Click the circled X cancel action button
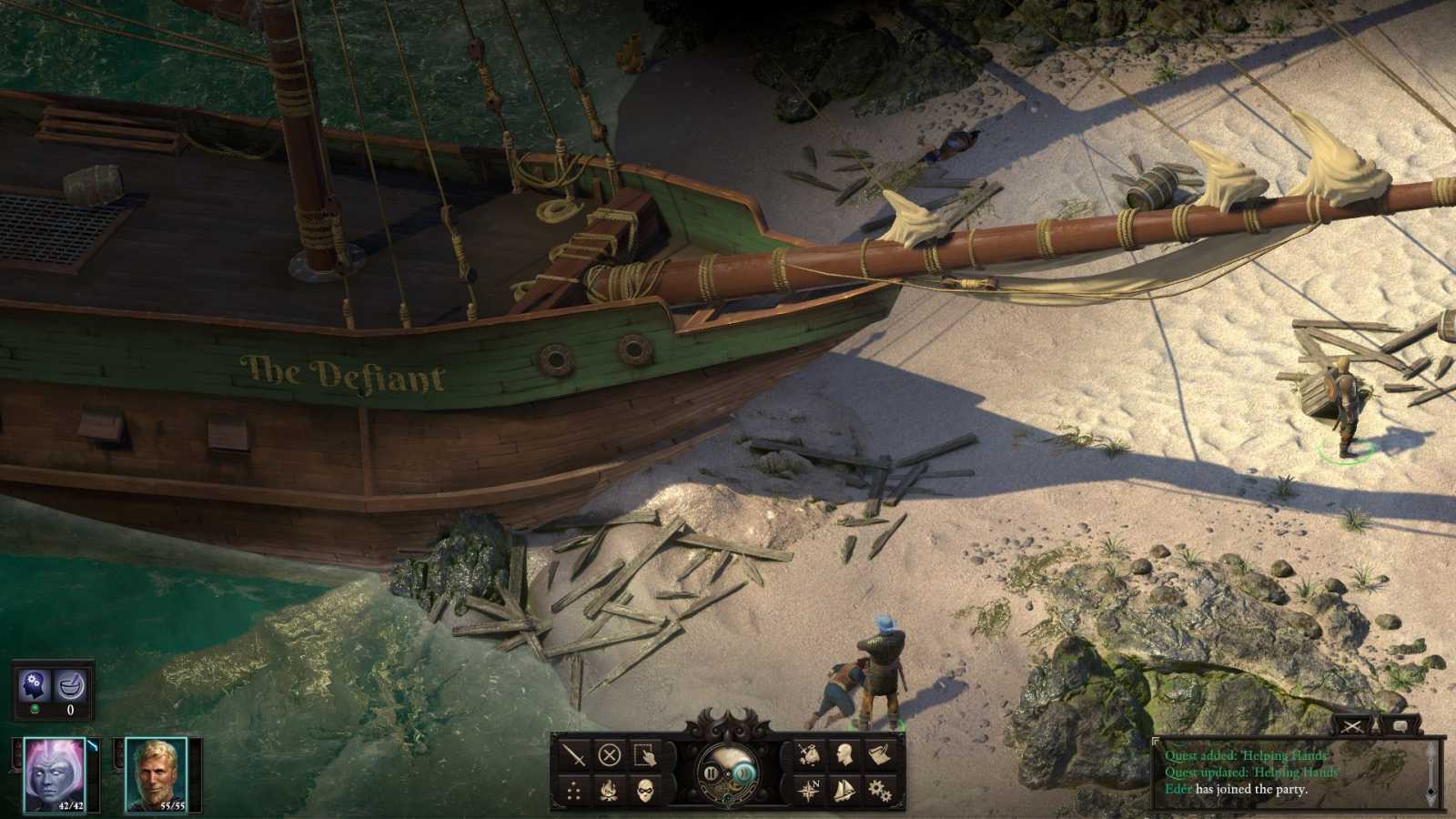The height and width of the screenshot is (819, 1456). pyautogui.click(x=609, y=755)
